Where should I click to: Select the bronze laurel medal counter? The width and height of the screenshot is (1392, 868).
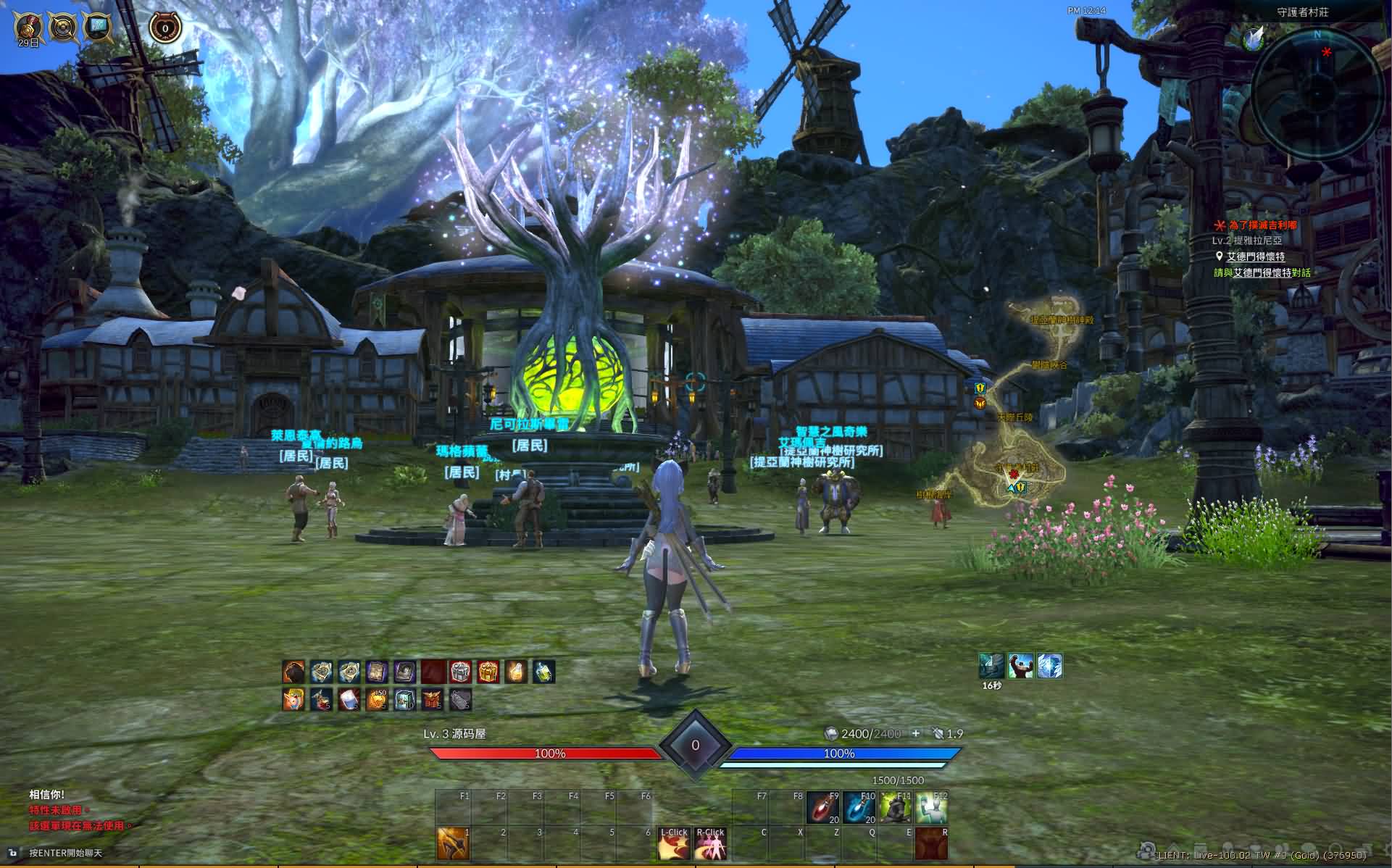coord(164,28)
